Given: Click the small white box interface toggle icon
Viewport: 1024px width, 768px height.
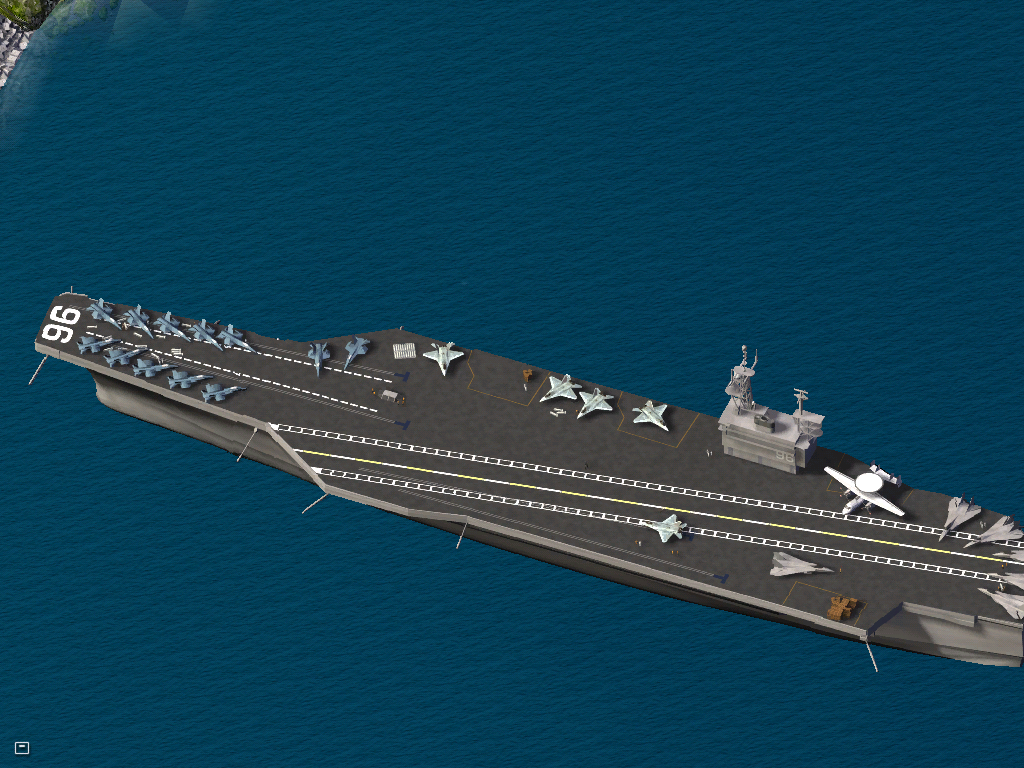Looking at the screenshot, I should click(22, 747).
